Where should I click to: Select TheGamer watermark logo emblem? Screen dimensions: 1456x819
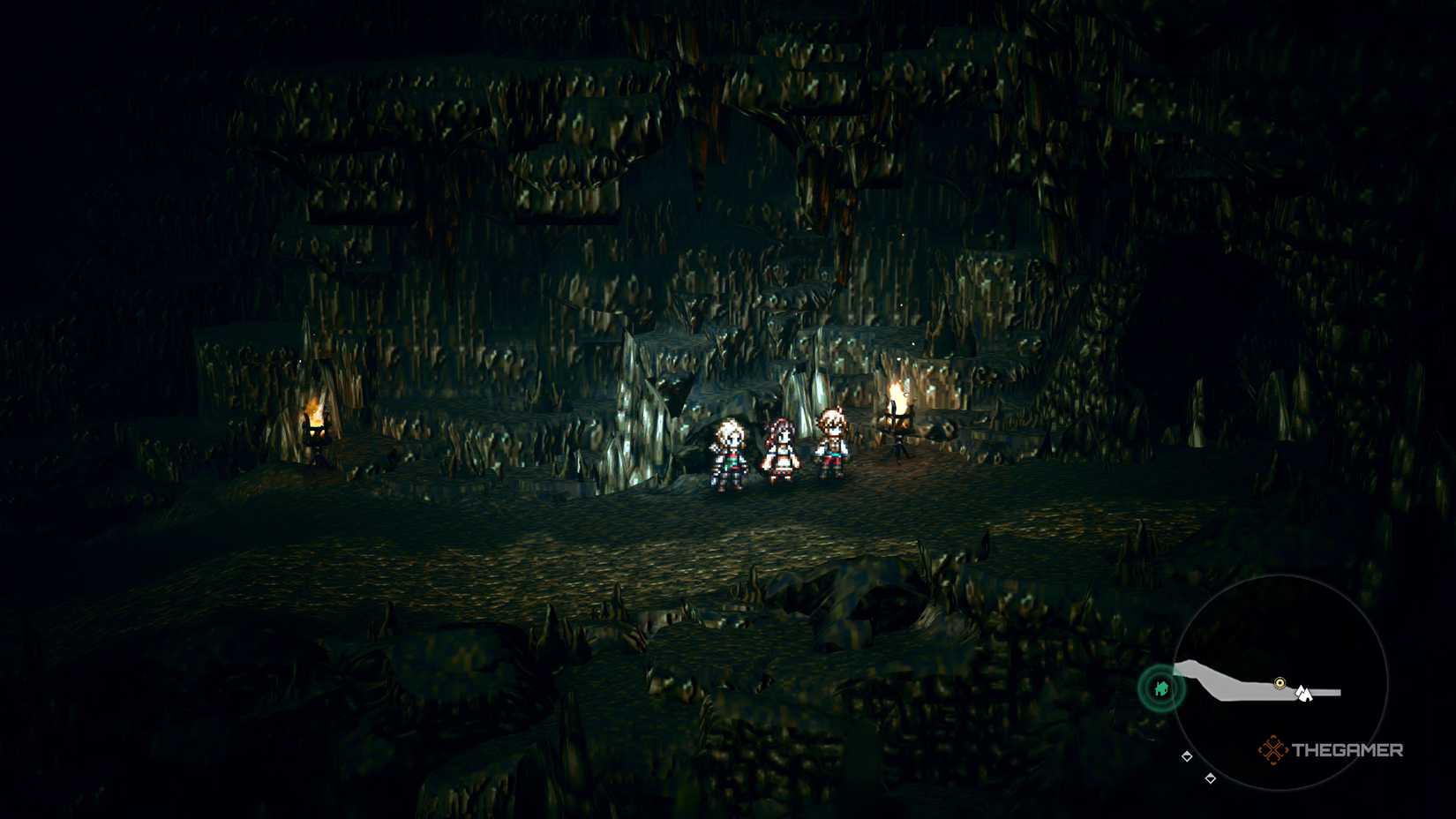[1273, 748]
